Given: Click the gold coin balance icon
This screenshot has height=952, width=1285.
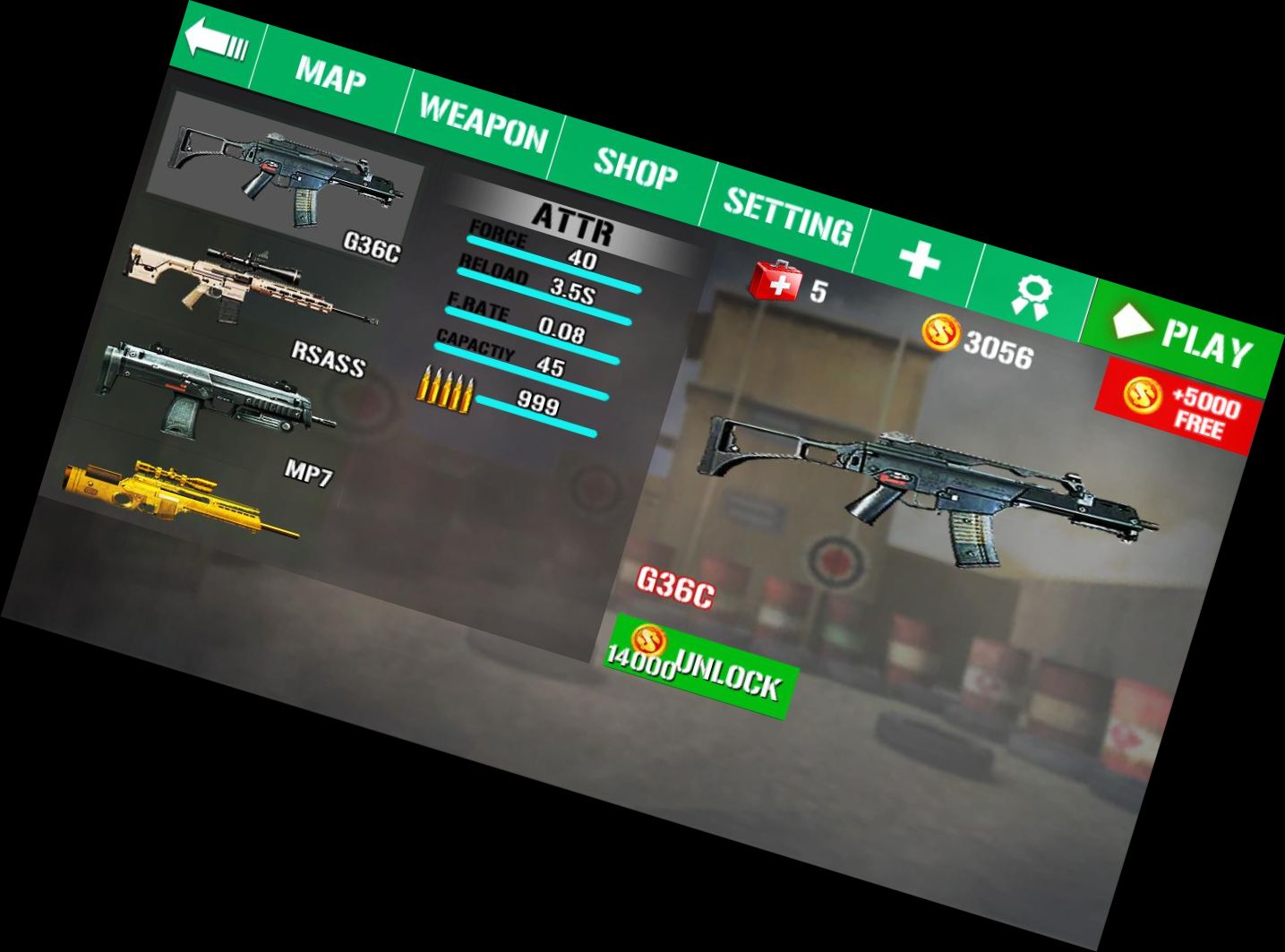Looking at the screenshot, I should click(941, 333).
